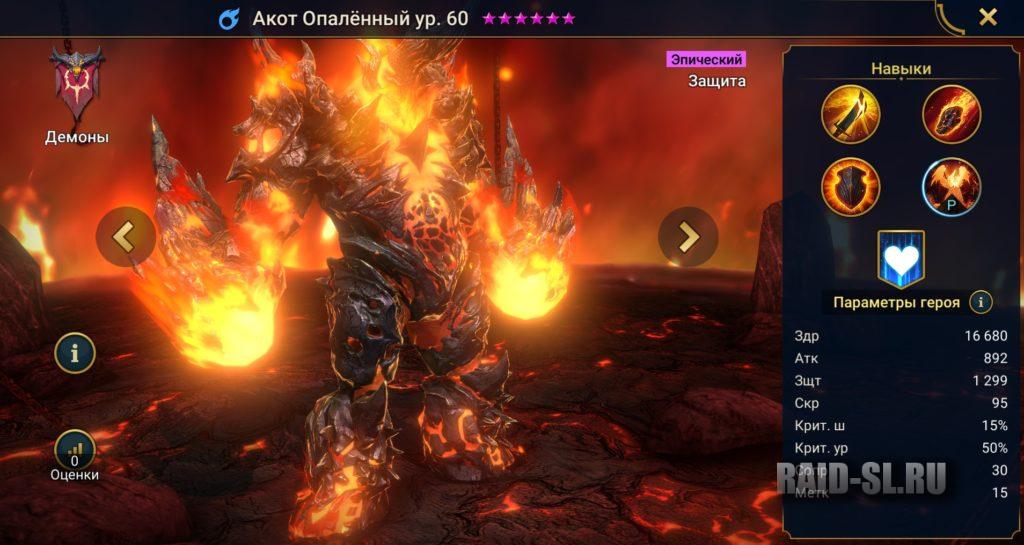Open the champion info button
This screenshot has height=545, width=1024.
tap(75, 352)
